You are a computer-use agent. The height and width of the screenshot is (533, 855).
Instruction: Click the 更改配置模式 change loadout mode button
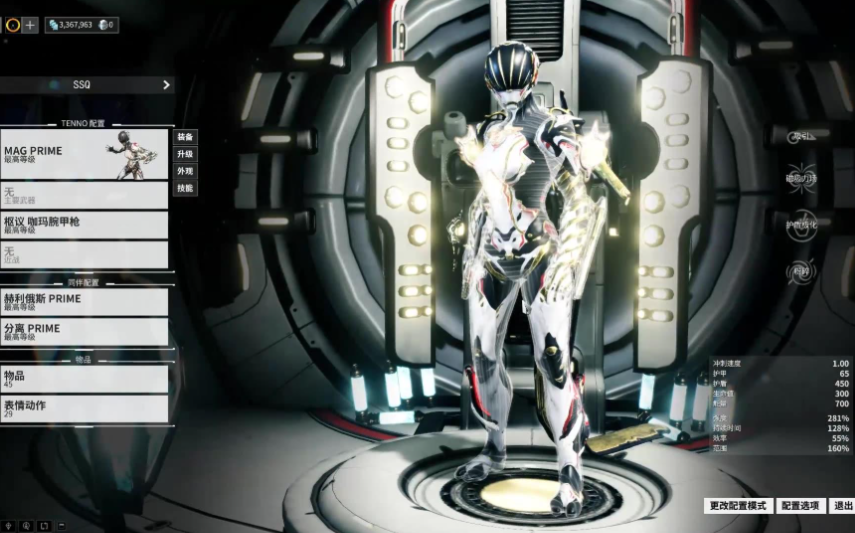click(737, 506)
